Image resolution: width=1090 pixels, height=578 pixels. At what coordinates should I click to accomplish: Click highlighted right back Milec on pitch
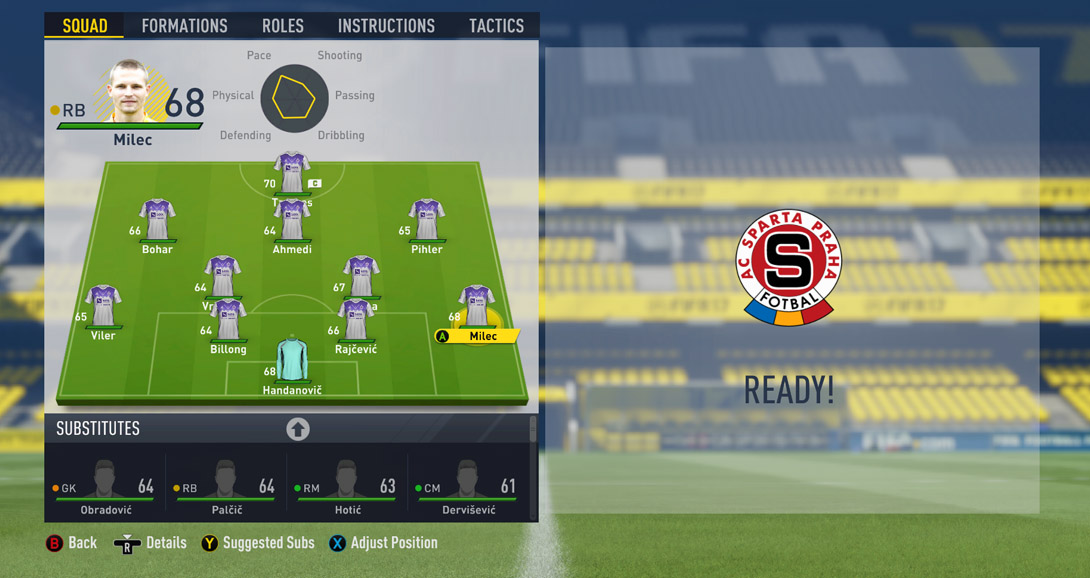(x=476, y=310)
